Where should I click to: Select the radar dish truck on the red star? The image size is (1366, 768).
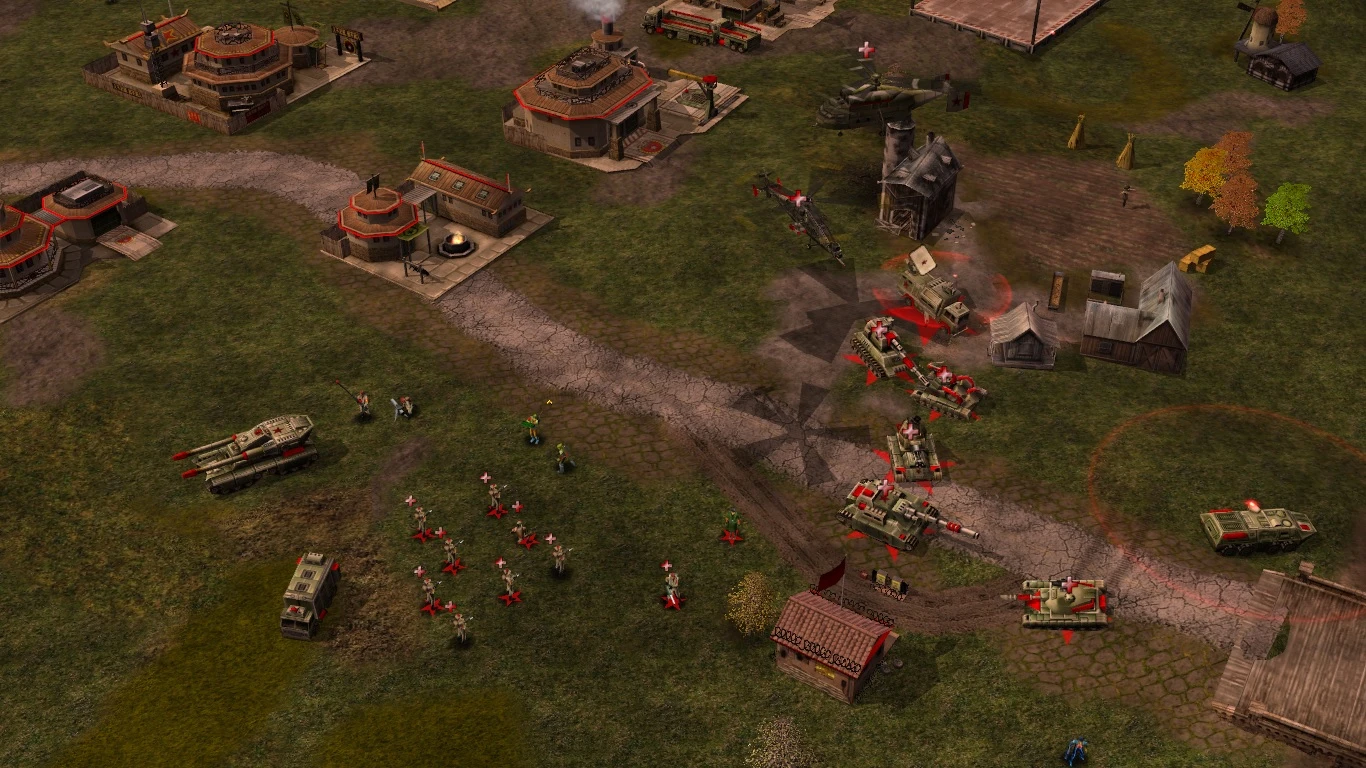932,290
